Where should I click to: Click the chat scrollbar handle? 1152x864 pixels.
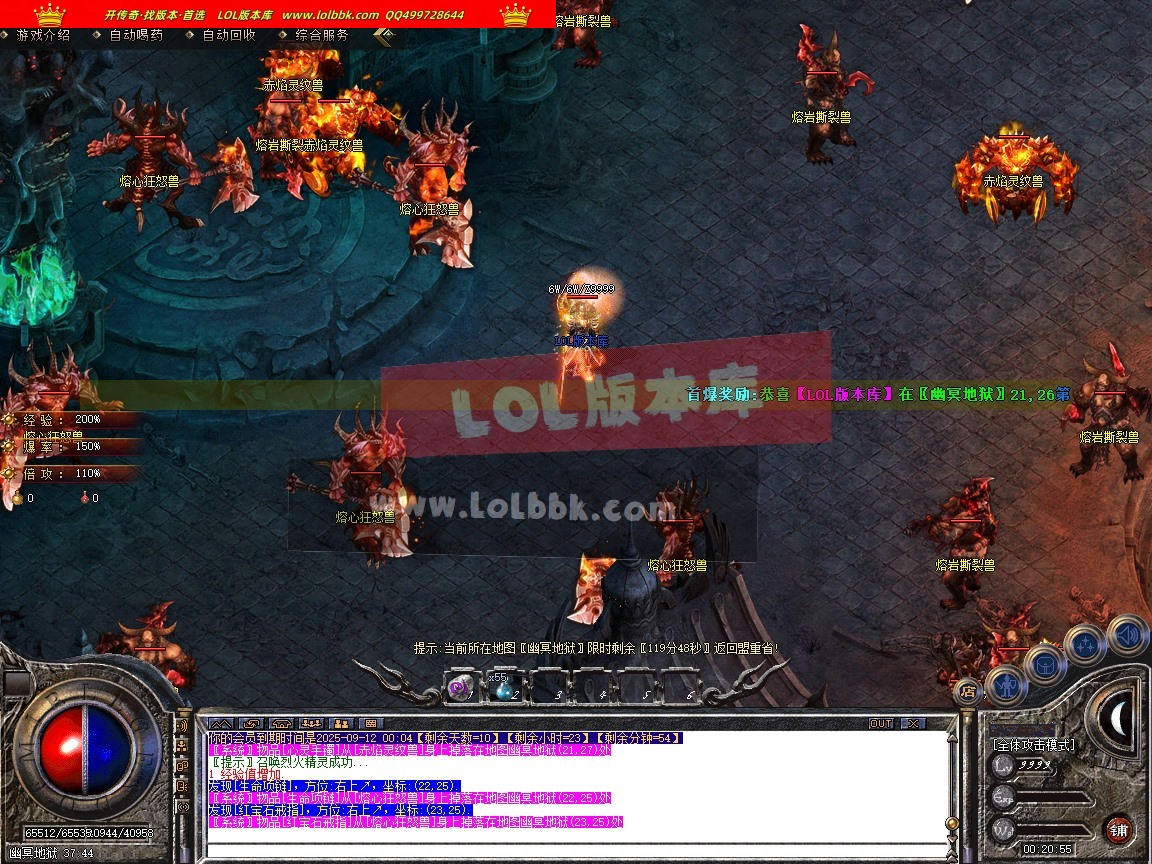coord(952,822)
